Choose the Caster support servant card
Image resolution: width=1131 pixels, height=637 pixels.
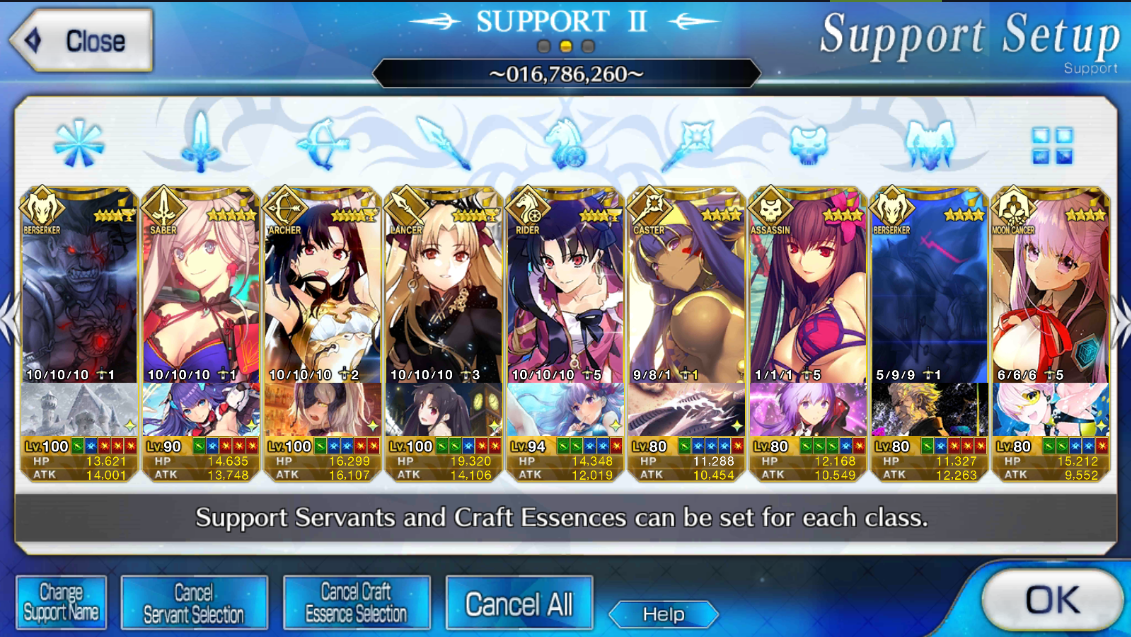(x=686, y=290)
